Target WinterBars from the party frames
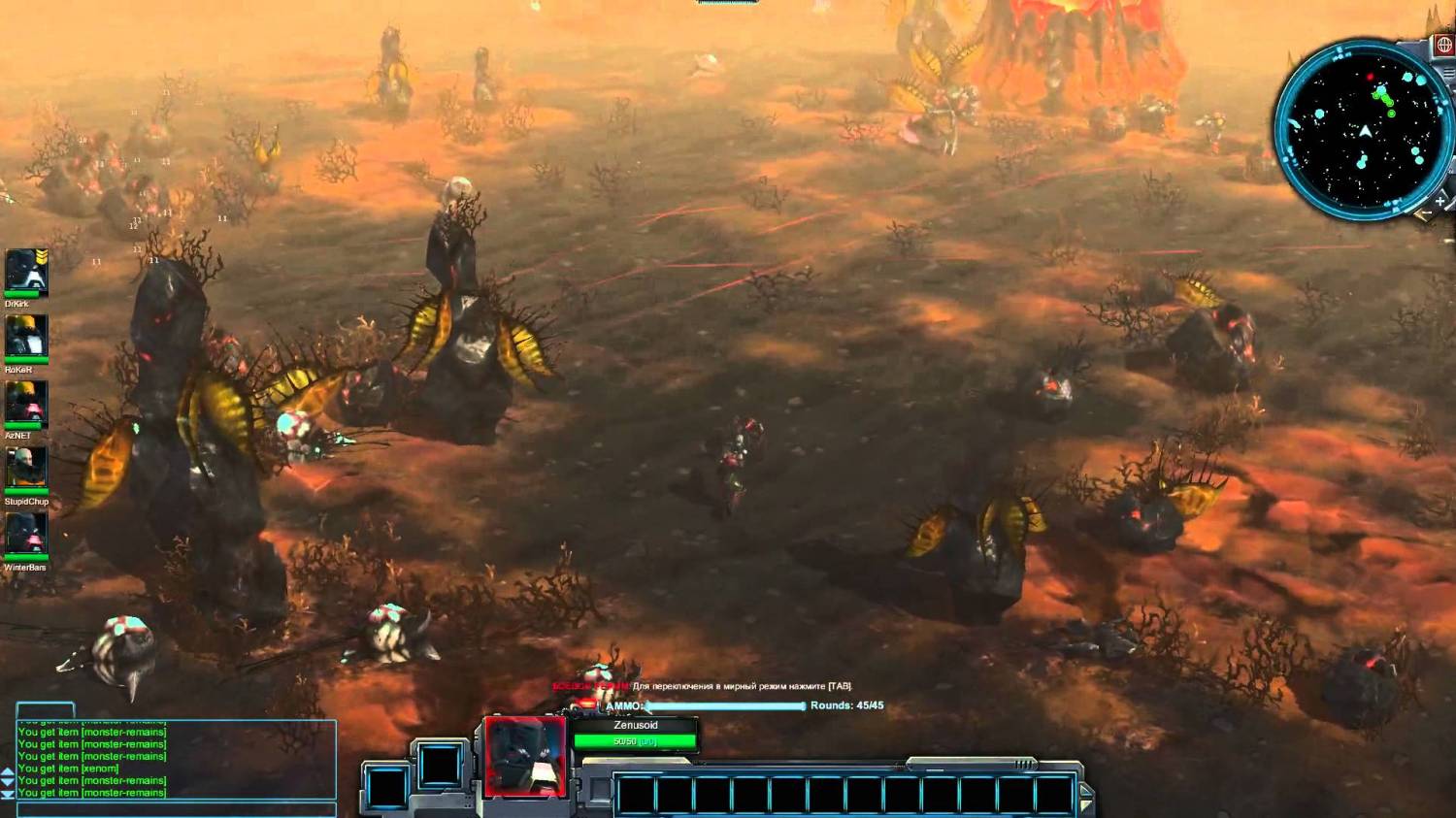Screen dimensions: 1456x818 tap(26, 535)
